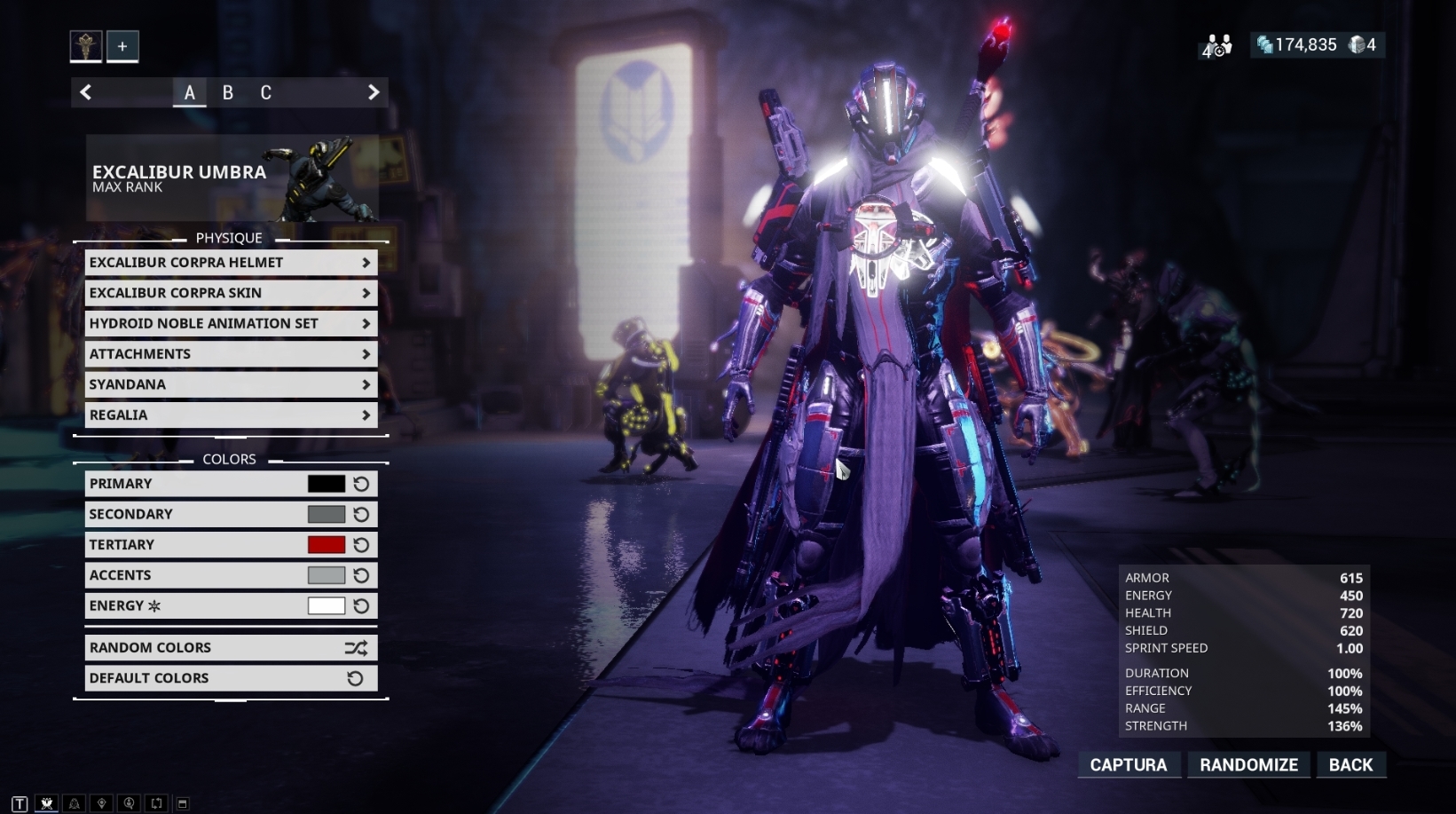Open the Regalia menu

(231, 415)
